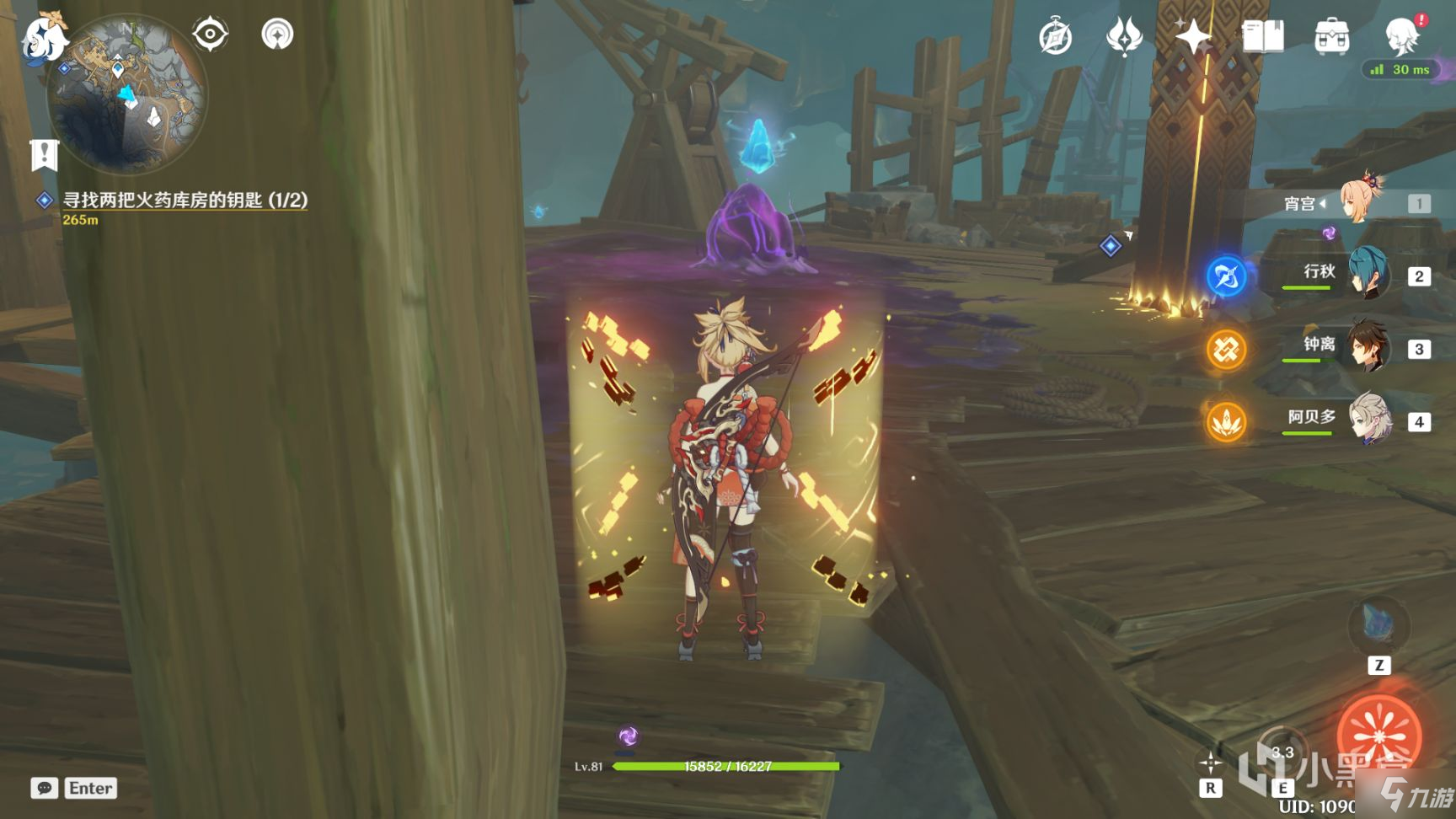Open the compass events icon
This screenshot has height=819, width=1456.
(x=1055, y=37)
